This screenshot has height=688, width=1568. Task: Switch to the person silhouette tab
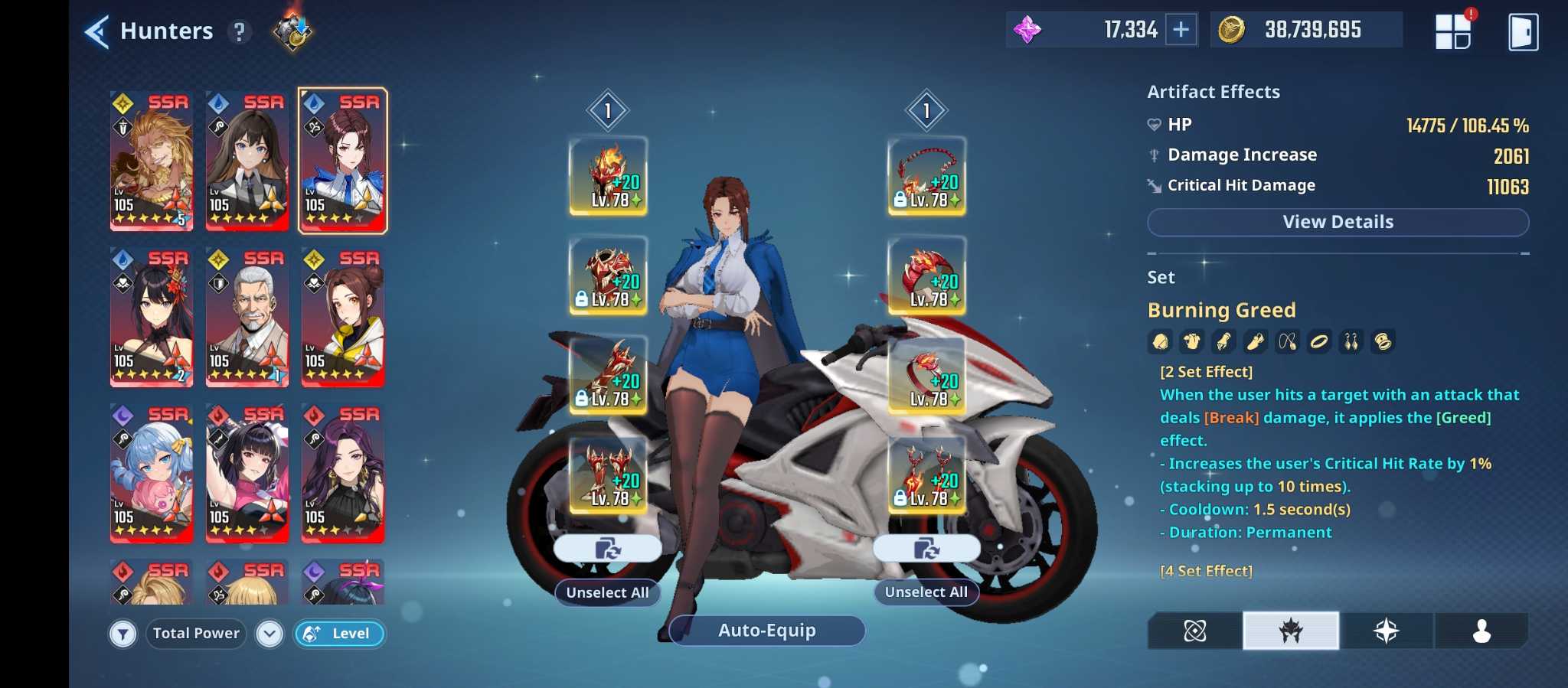(x=1481, y=631)
